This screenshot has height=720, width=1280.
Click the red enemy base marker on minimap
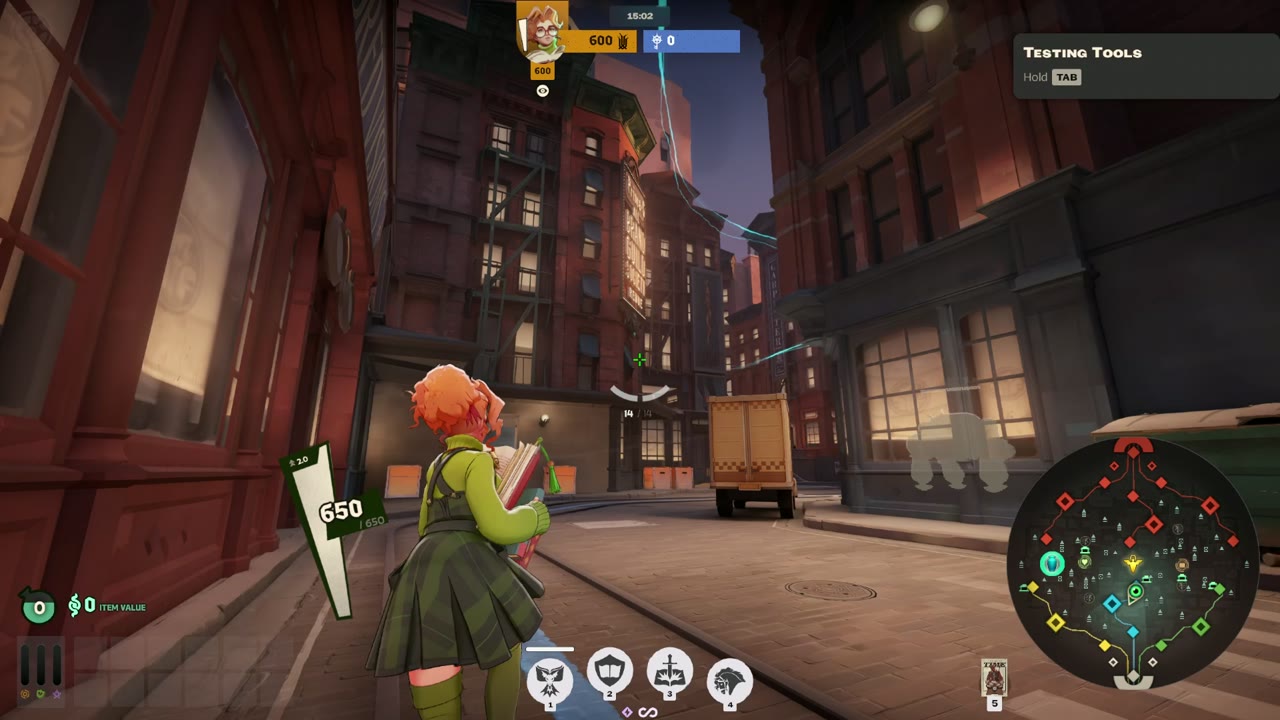[1133, 447]
